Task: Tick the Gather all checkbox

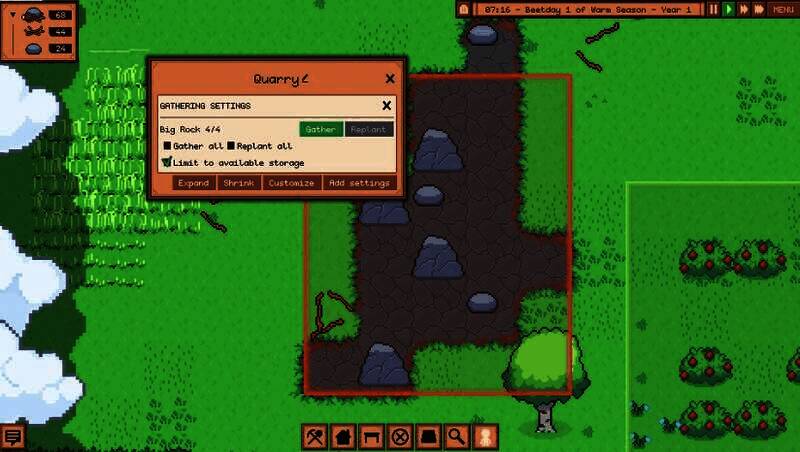Action: point(168,146)
